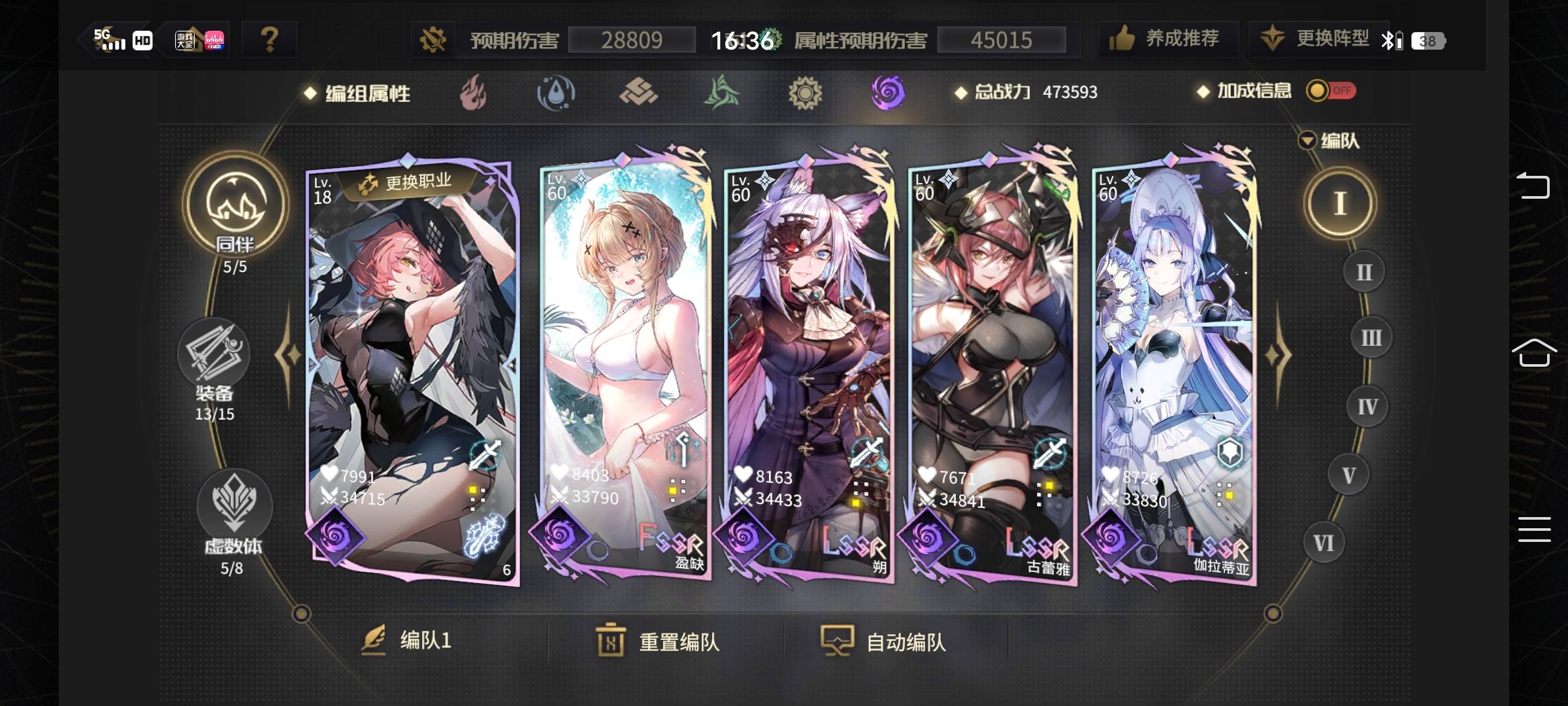The width and height of the screenshot is (1568, 706).
Task: Select the fire element filter icon
Action: (x=474, y=93)
